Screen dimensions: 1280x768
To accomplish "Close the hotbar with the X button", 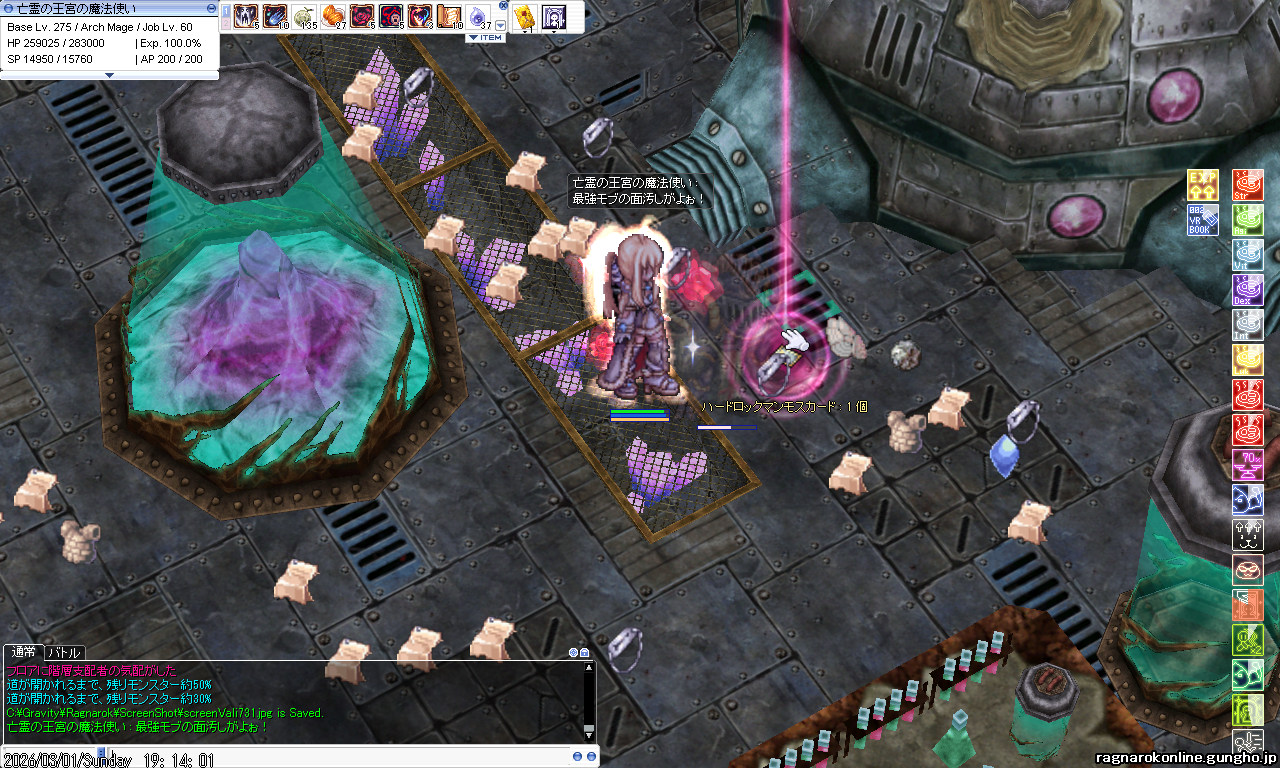I will 503,6.
